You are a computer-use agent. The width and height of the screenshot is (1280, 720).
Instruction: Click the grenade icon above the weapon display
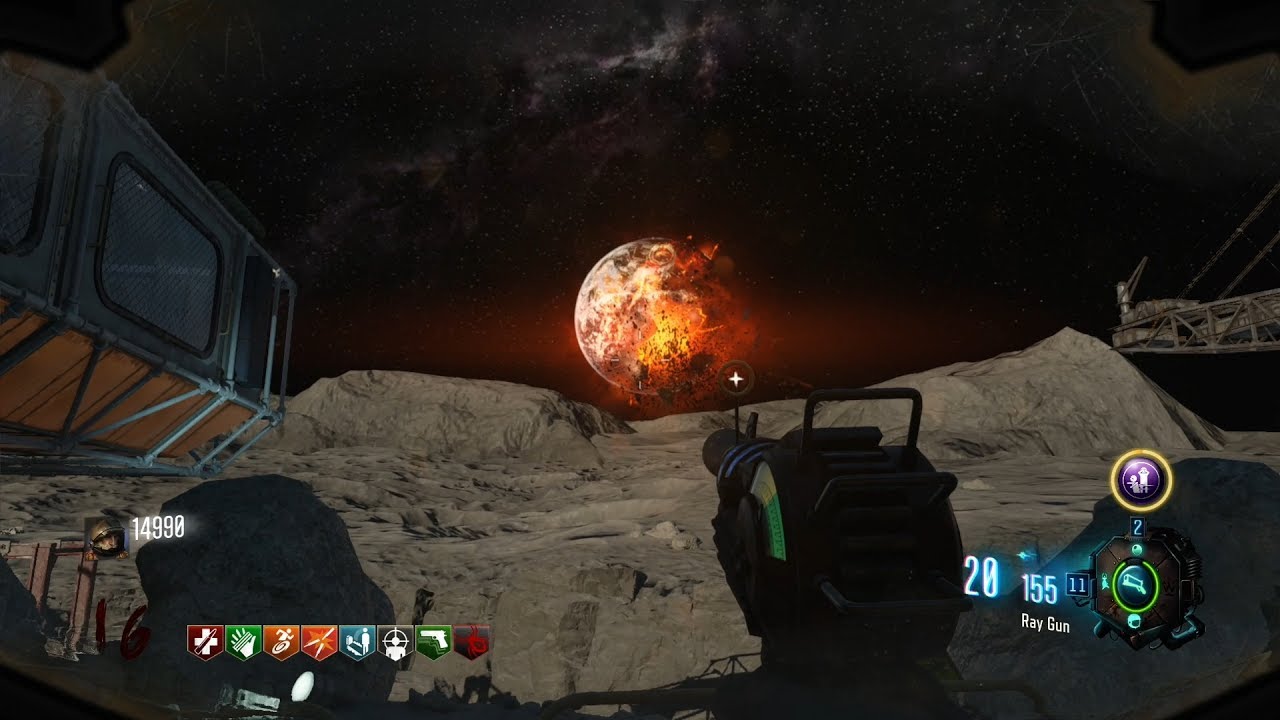tap(1137, 548)
